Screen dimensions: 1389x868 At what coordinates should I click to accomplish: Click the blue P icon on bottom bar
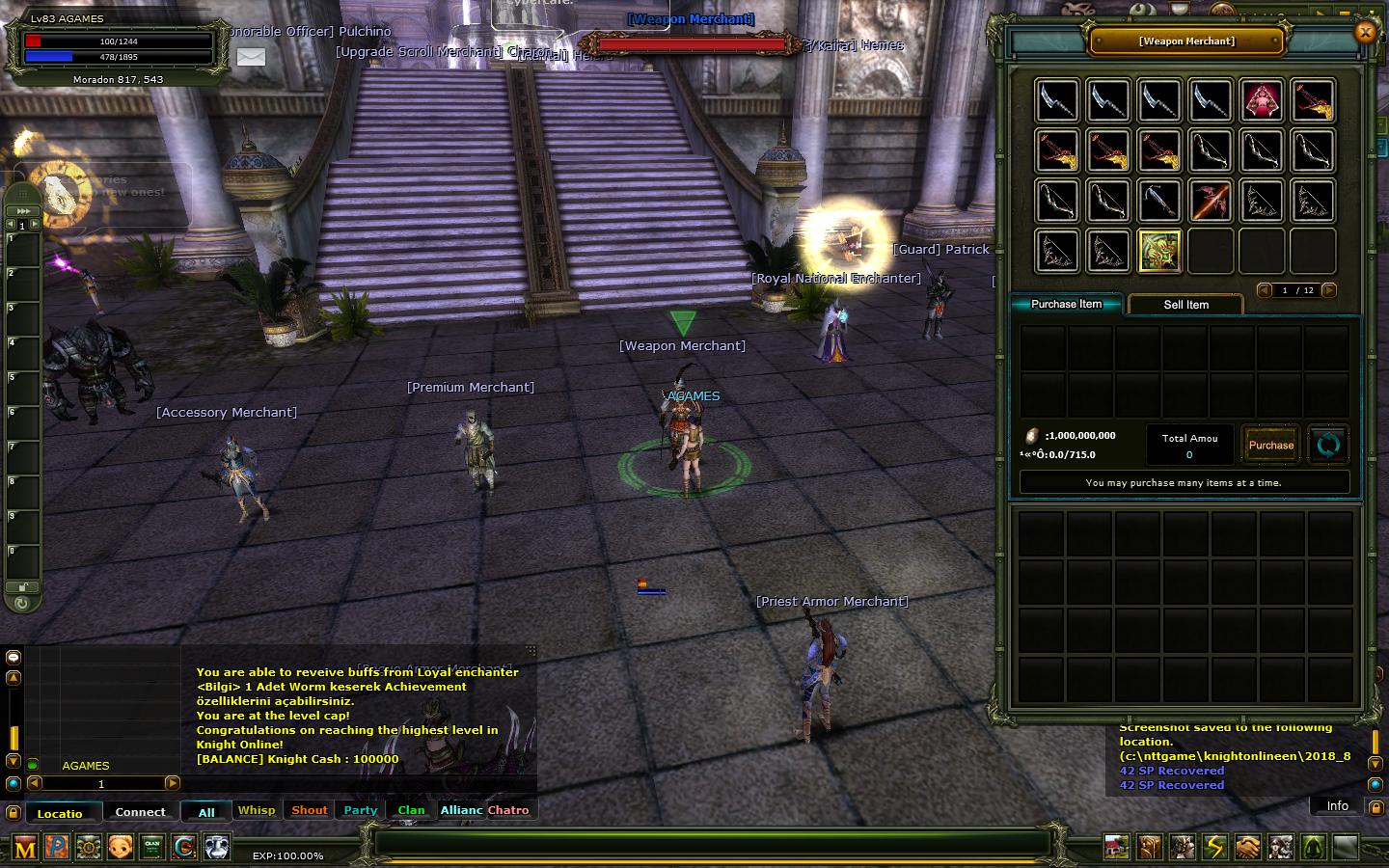click(x=57, y=848)
